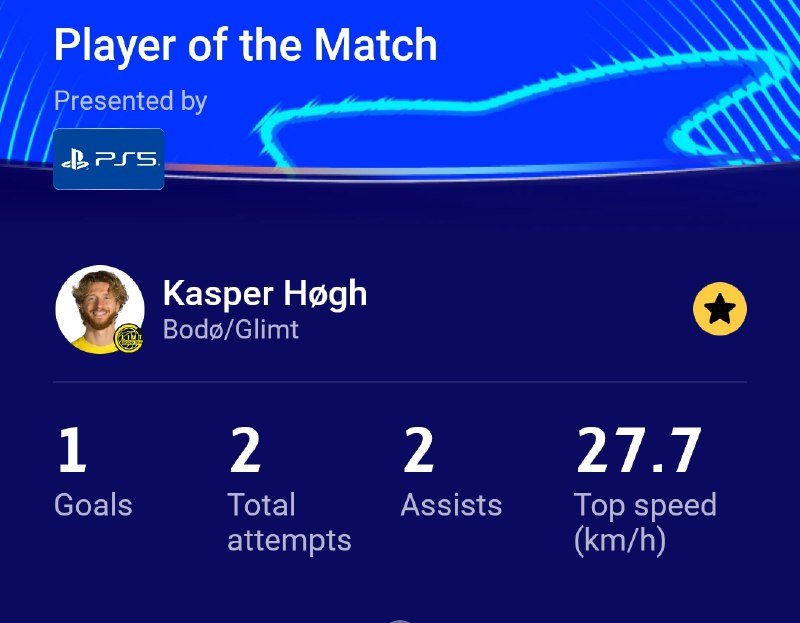The height and width of the screenshot is (623, 800).
Task: Open the PS5 sponsor logo
Action: tap(108, 159)
